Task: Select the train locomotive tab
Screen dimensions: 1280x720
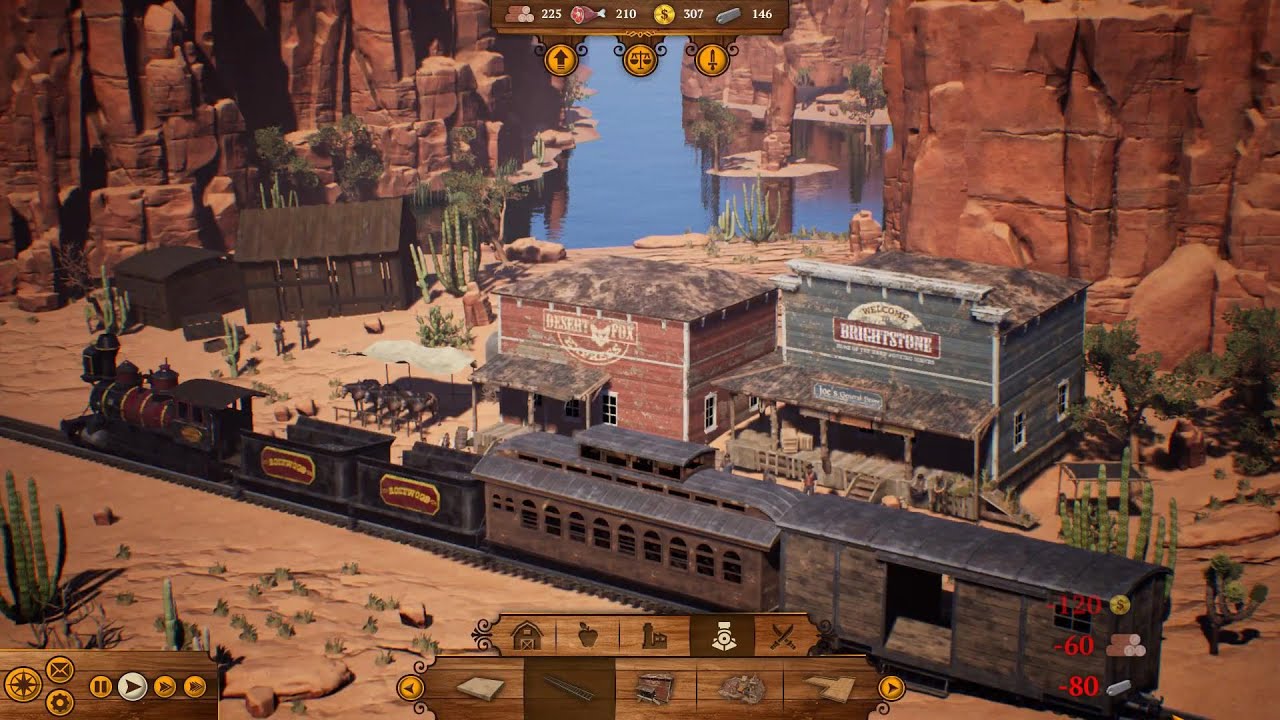Action: pos(722,636)
